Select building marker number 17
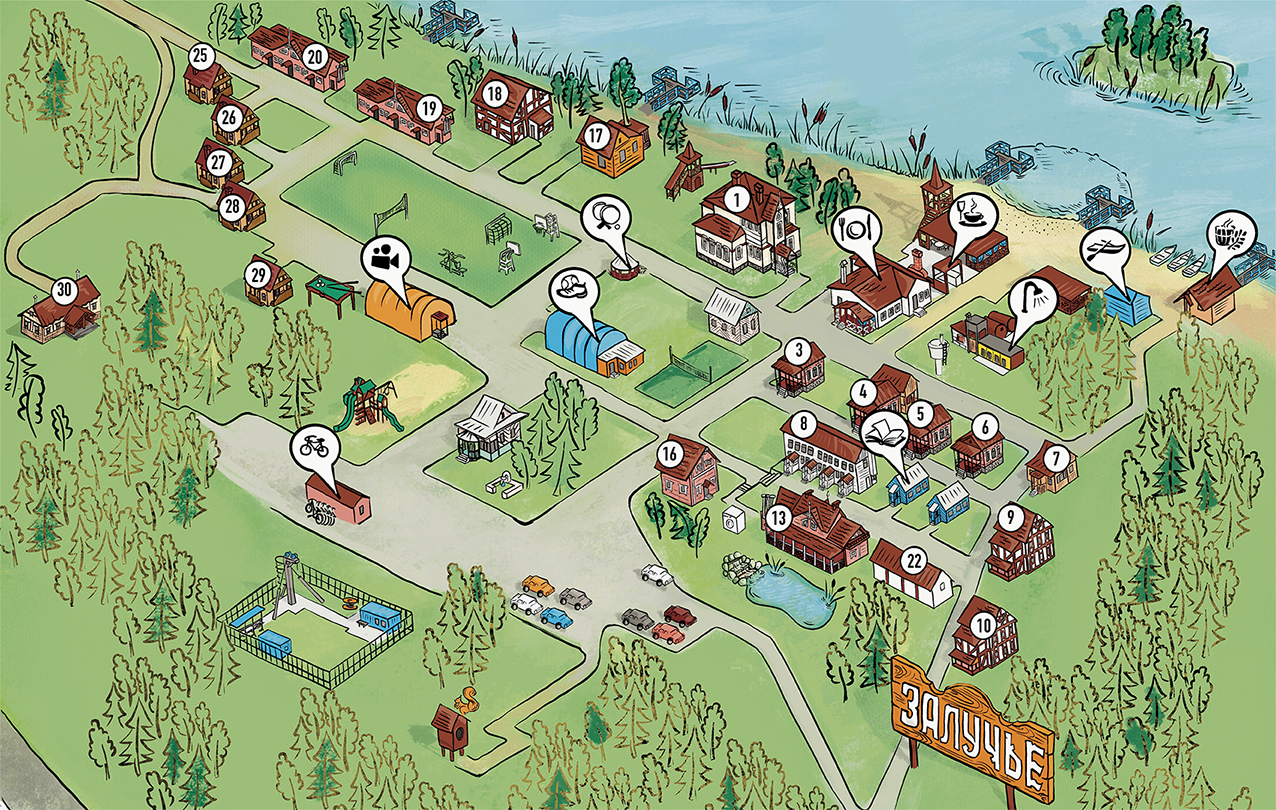Screen dimensions: 1276x810 [597, 133]
